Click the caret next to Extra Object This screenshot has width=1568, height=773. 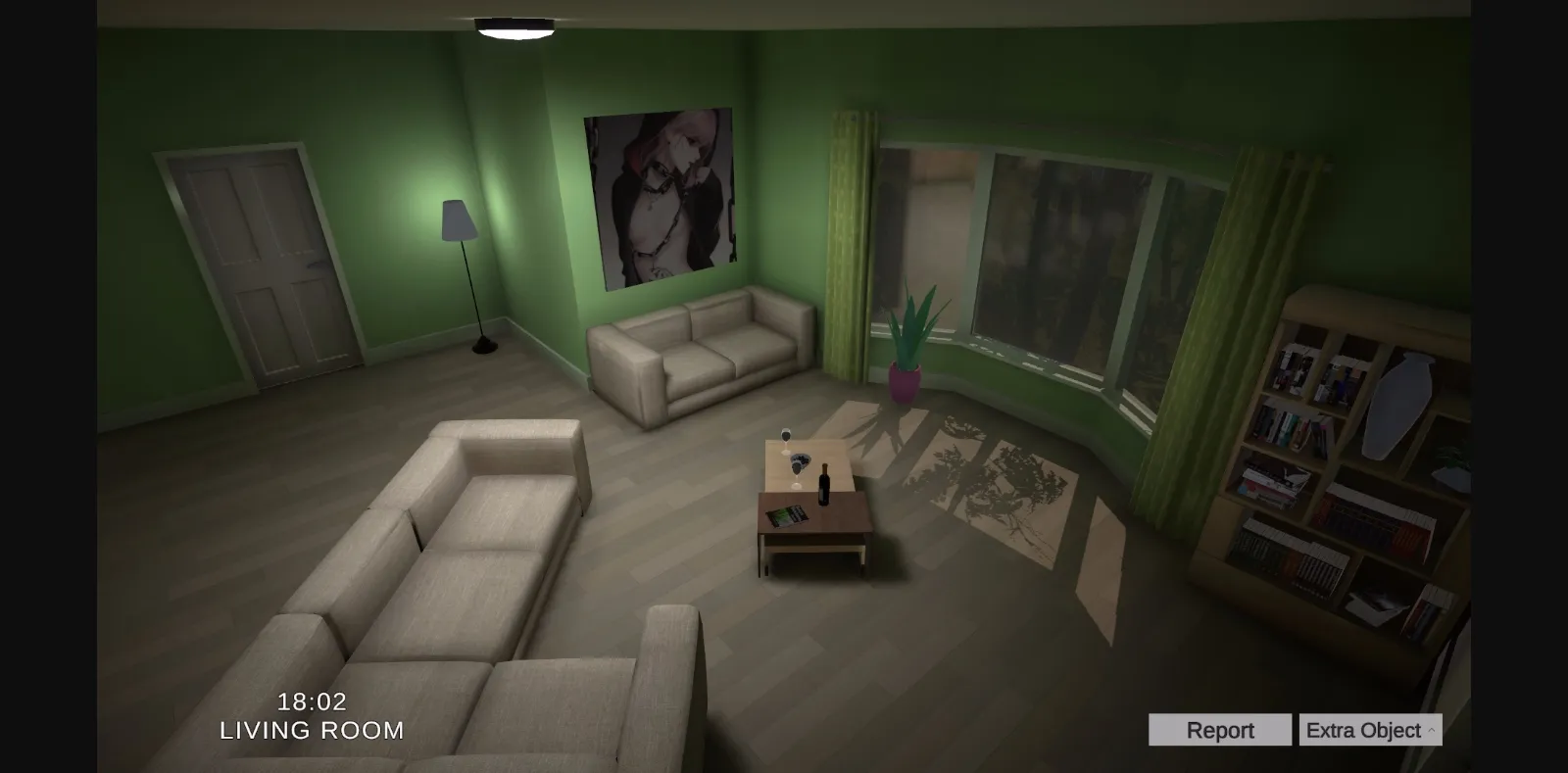pos(1429,729)
